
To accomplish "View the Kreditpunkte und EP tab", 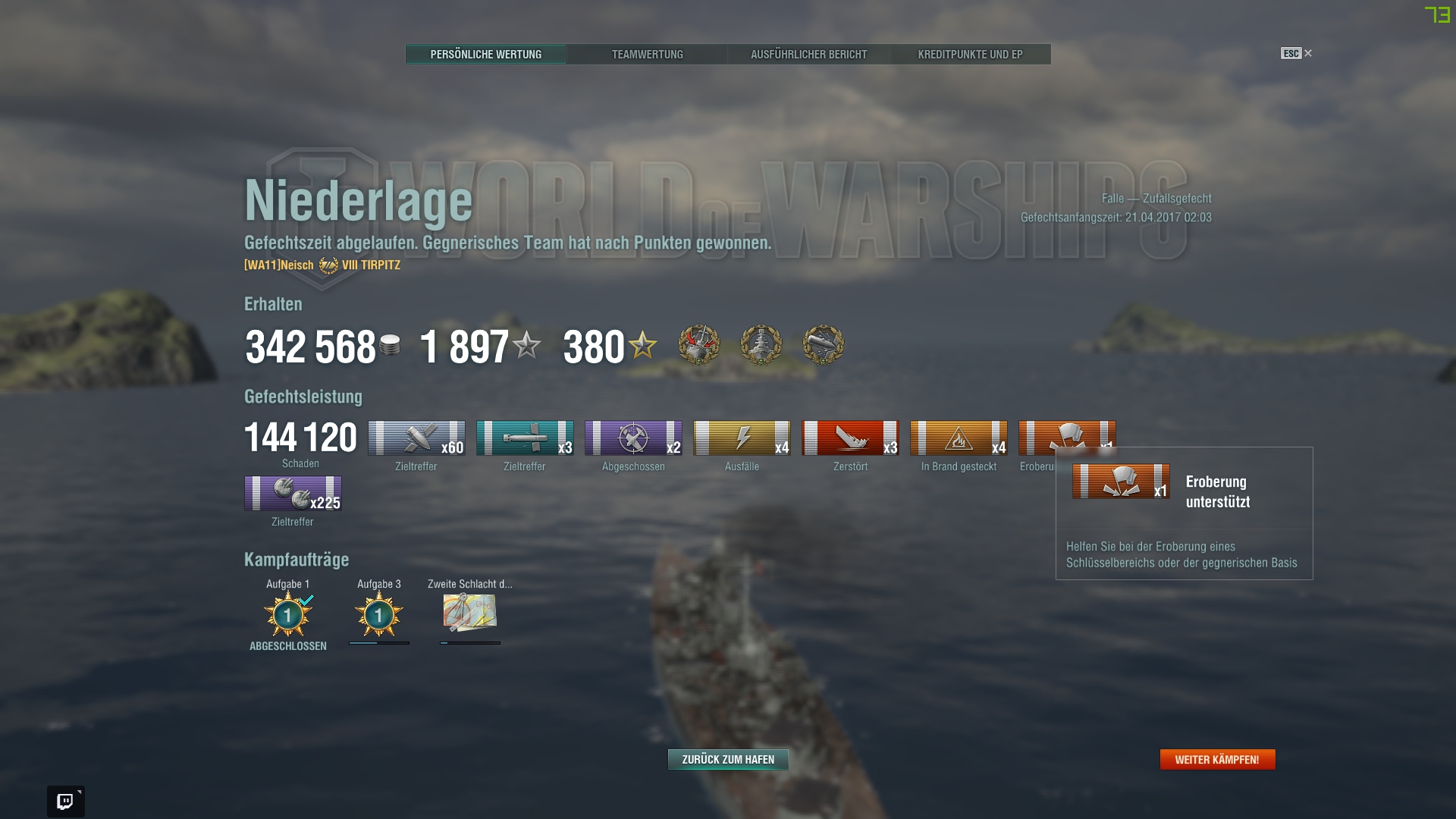I will tap(970, 54).
